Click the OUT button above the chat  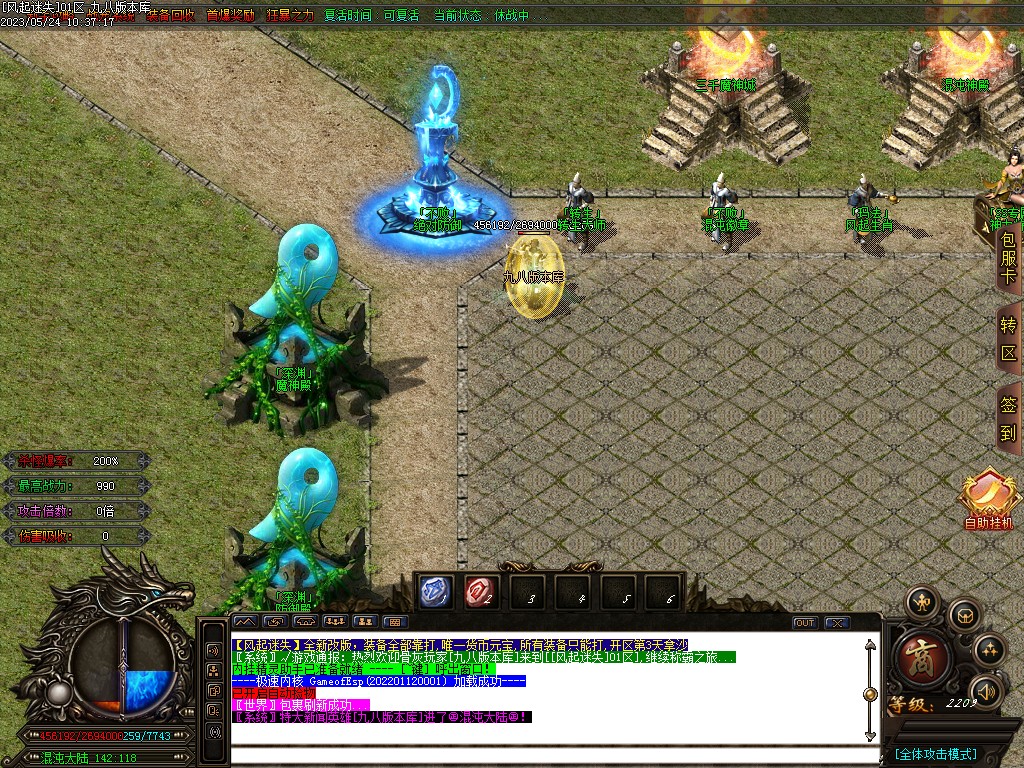[x=805, y=622]
